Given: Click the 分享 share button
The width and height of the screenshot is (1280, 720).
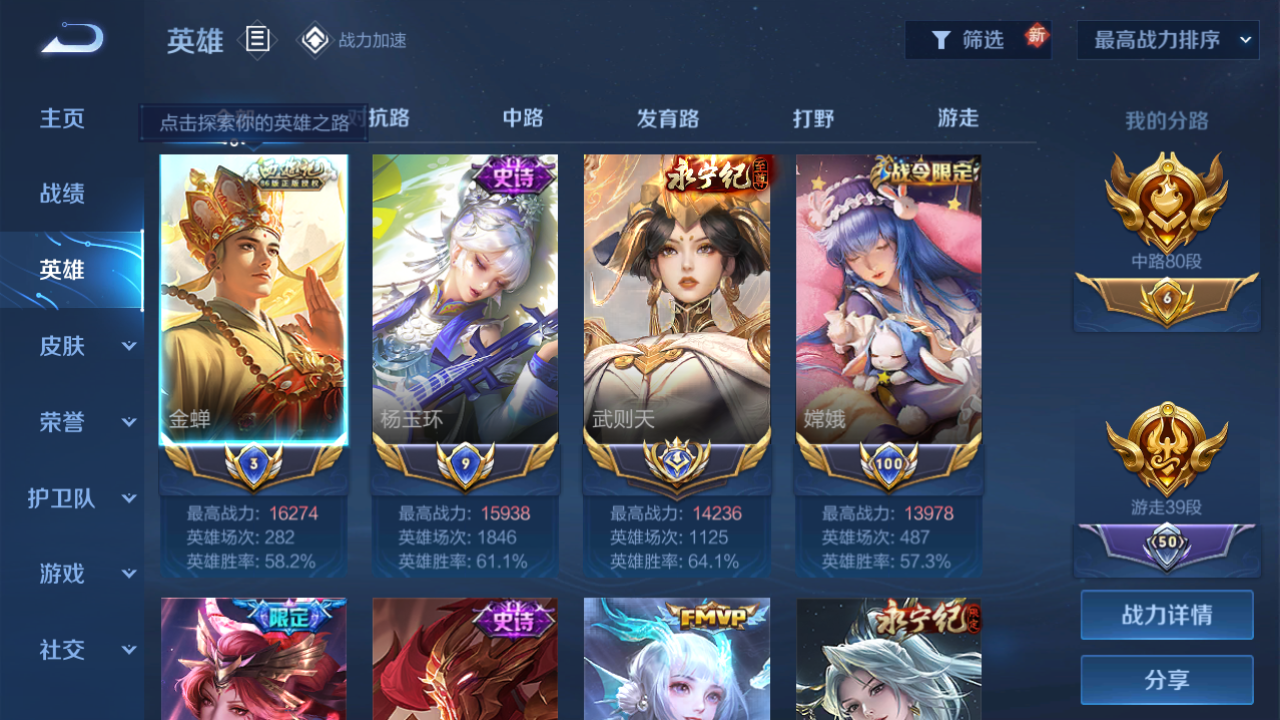Looking at the screenshot, I should [1166, 679].
